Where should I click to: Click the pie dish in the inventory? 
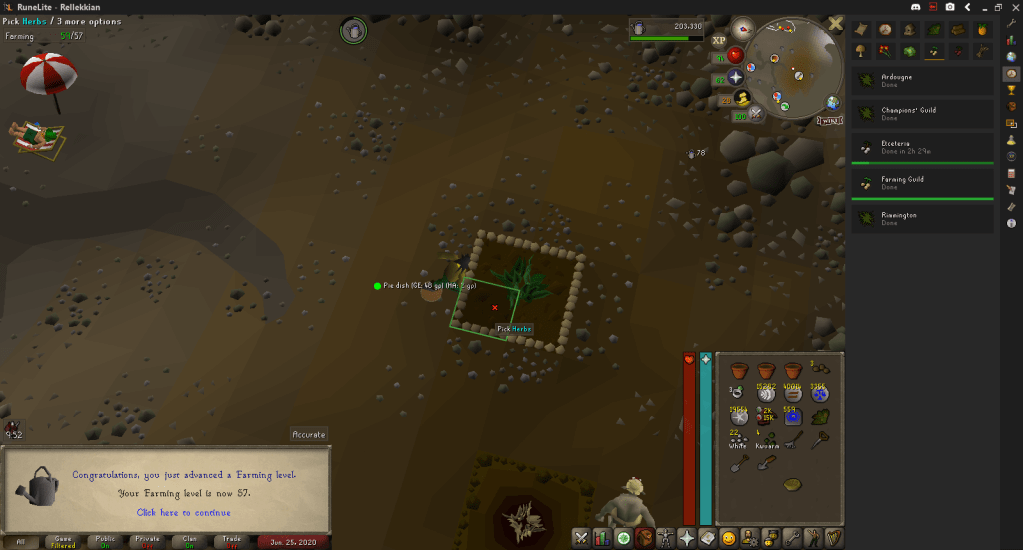794,486
